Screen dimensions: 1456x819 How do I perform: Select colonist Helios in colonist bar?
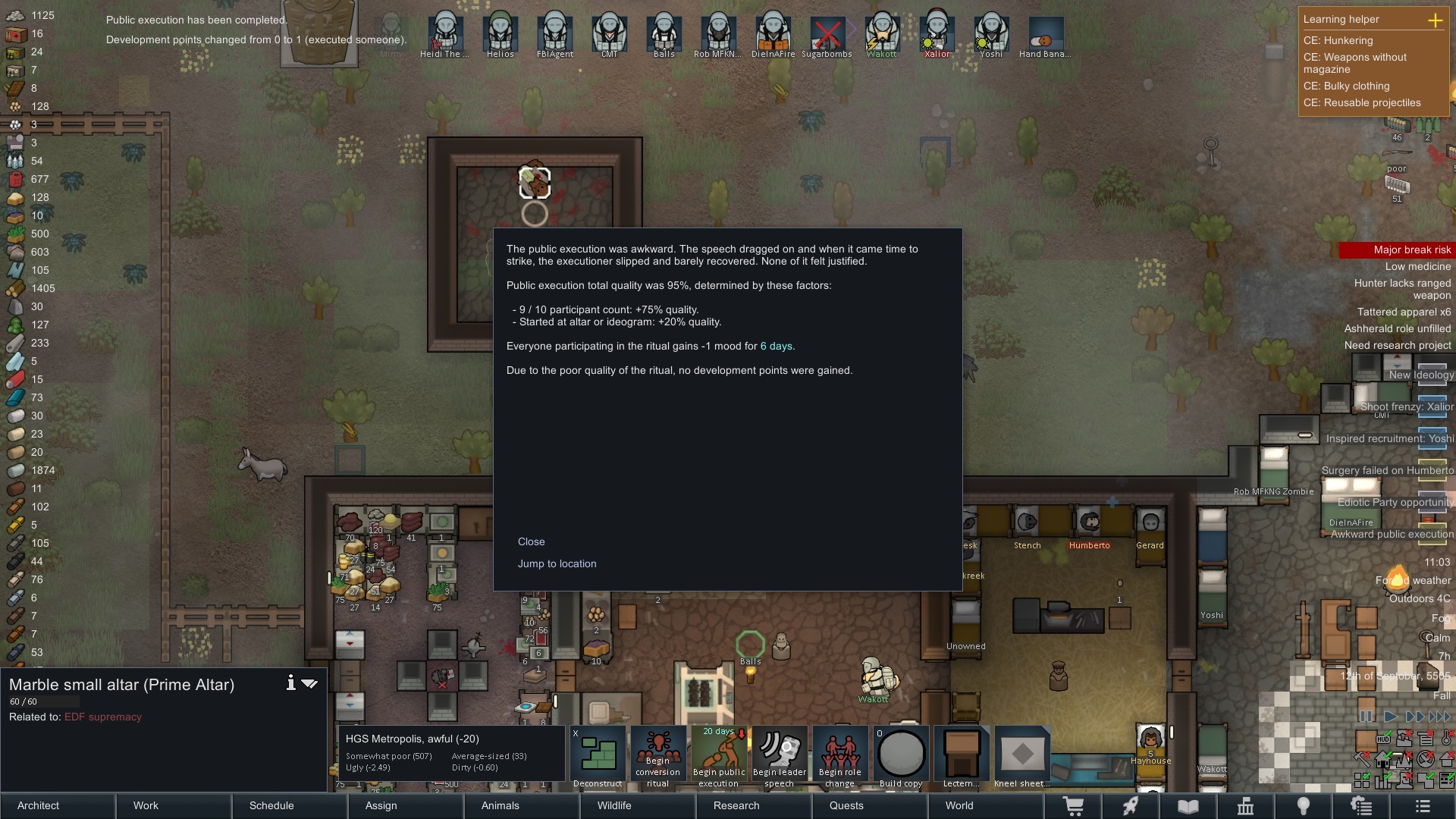coord(500,34)
